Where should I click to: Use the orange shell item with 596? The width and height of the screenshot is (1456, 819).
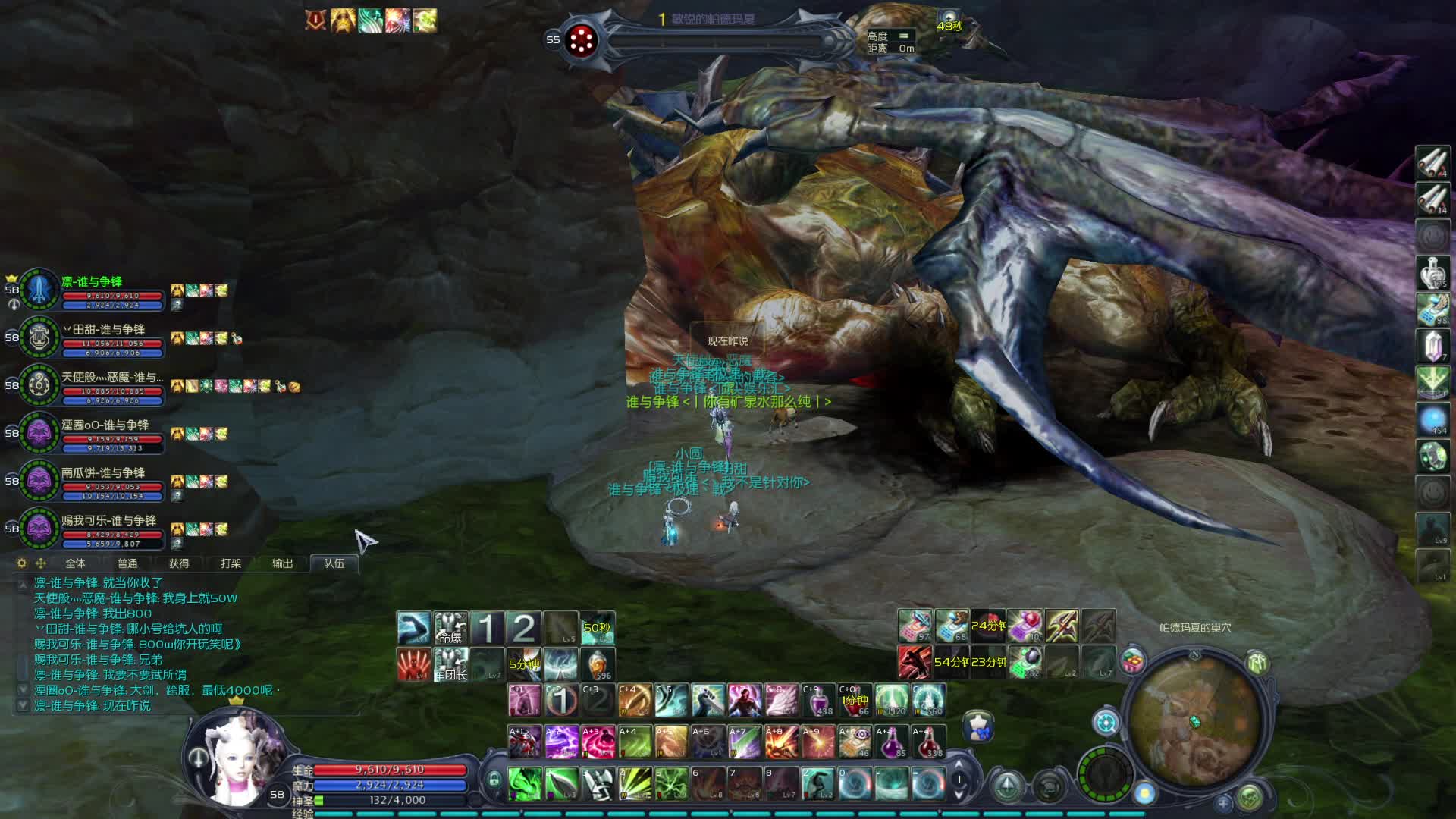(598, 664)
